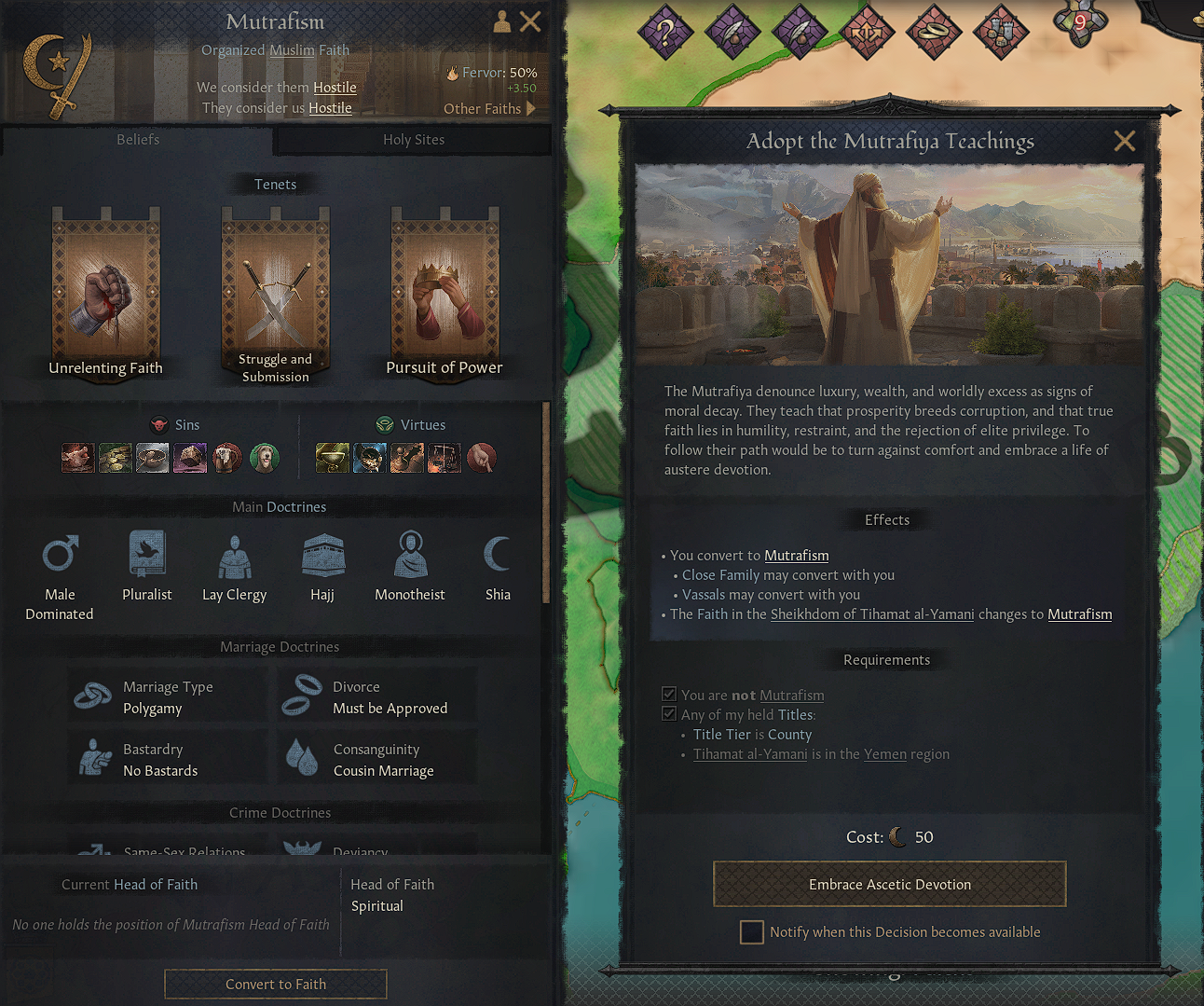Click the Any of my held Titles checkbox

tap(669, 713)
